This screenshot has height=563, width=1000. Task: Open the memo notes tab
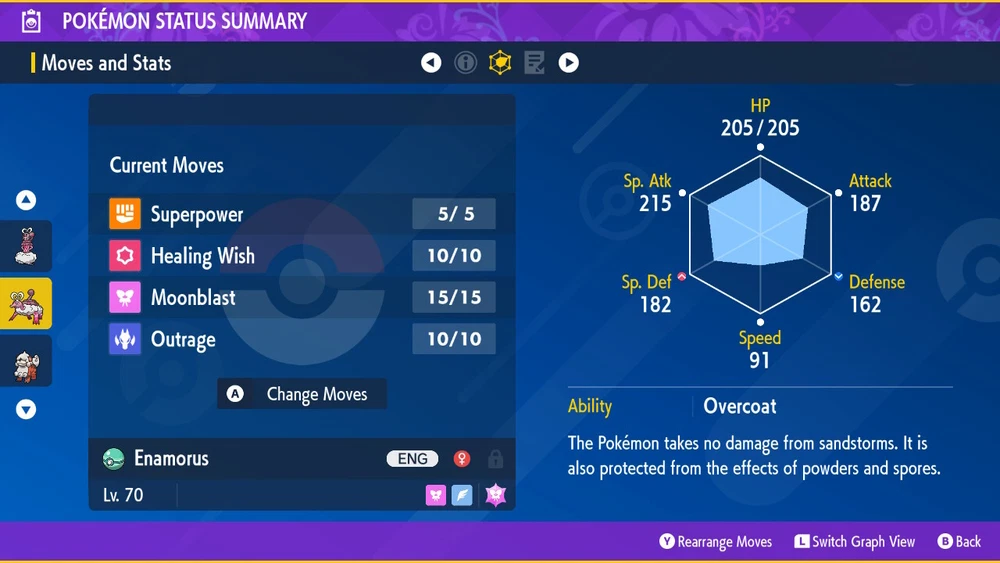[x=534, y=63]
